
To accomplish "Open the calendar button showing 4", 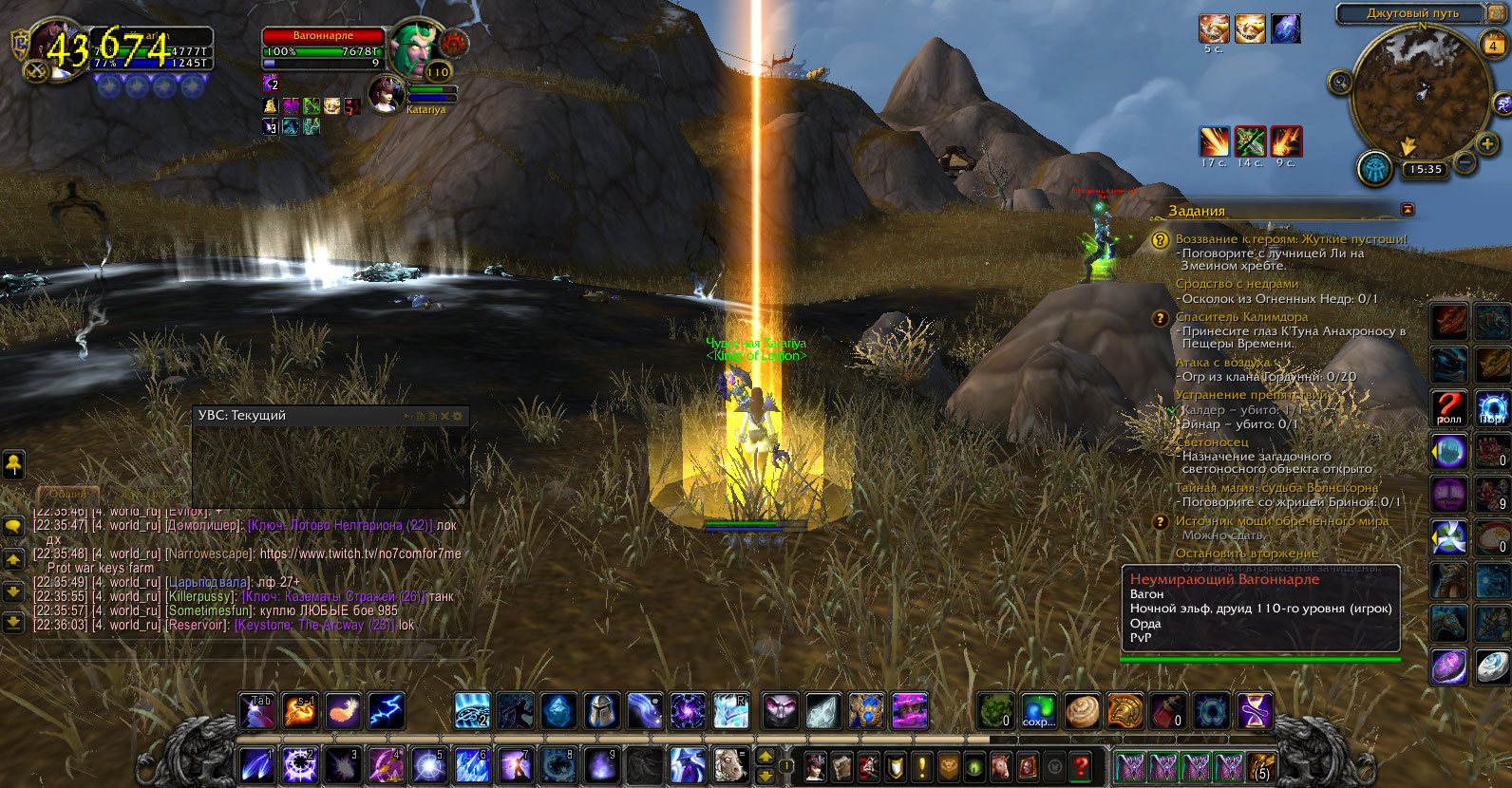I will [1493, 45].
